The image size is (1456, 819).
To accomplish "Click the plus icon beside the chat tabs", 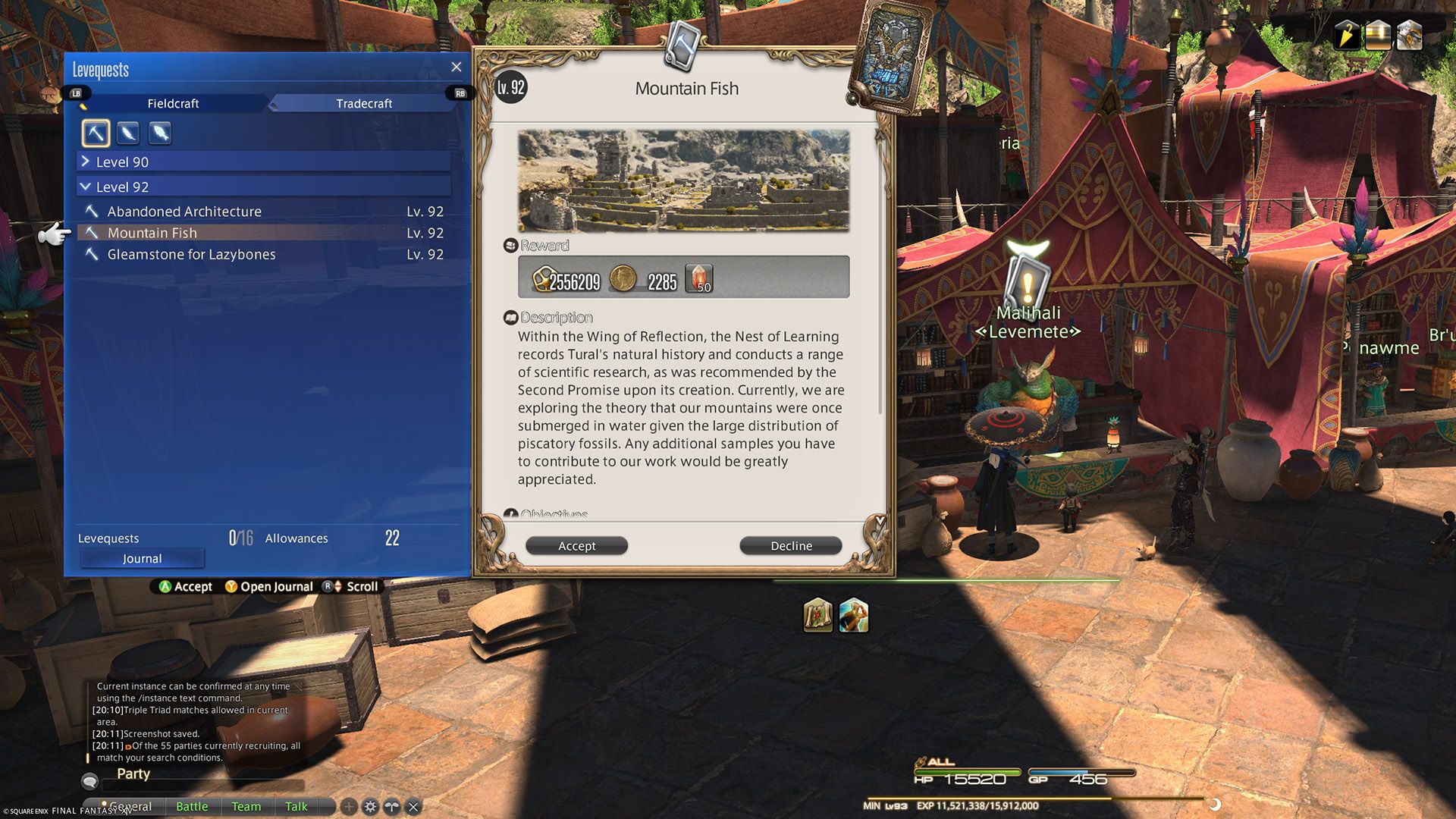I will 348,806.
